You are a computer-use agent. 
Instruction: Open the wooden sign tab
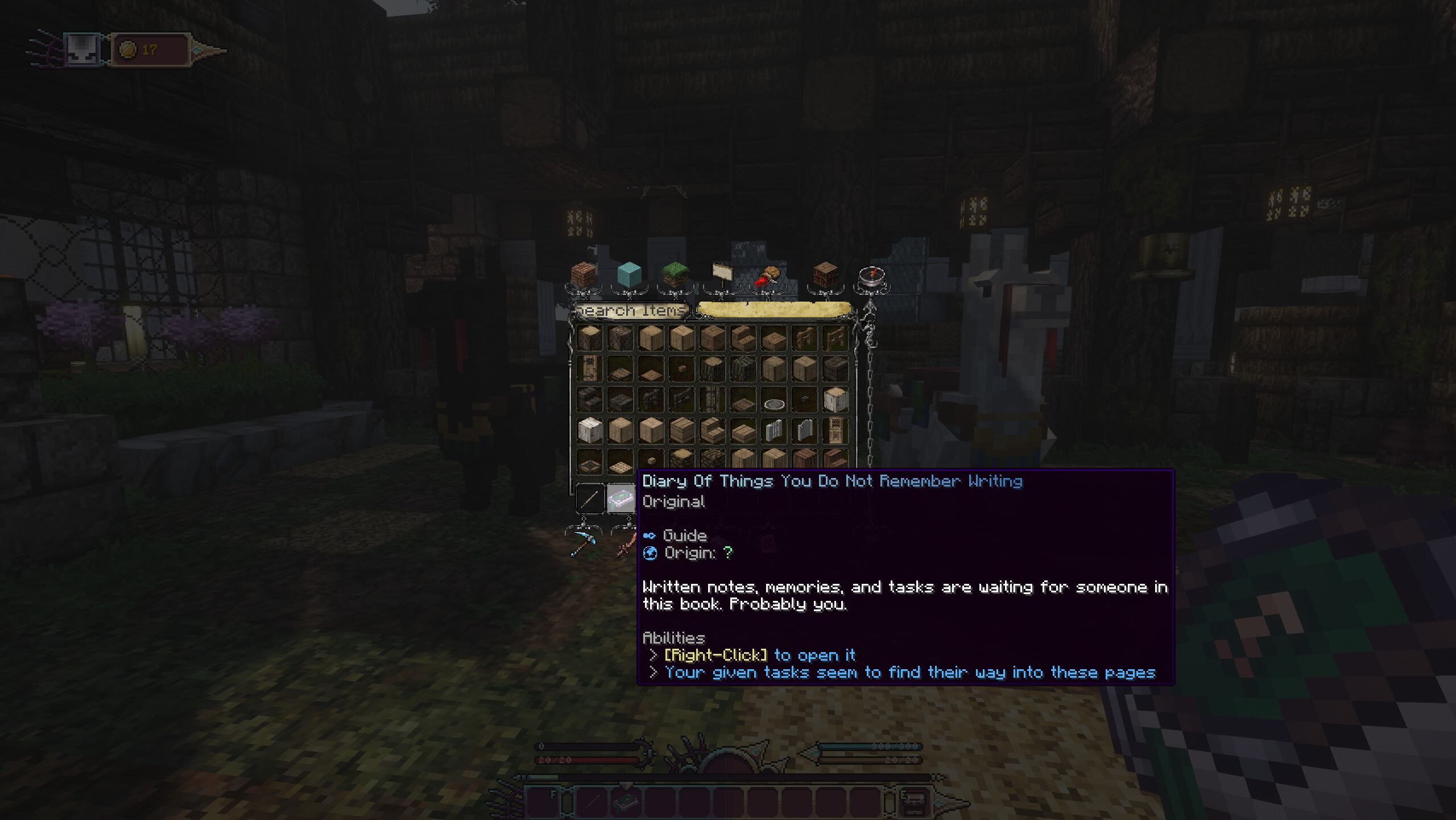tap(722, 275)
